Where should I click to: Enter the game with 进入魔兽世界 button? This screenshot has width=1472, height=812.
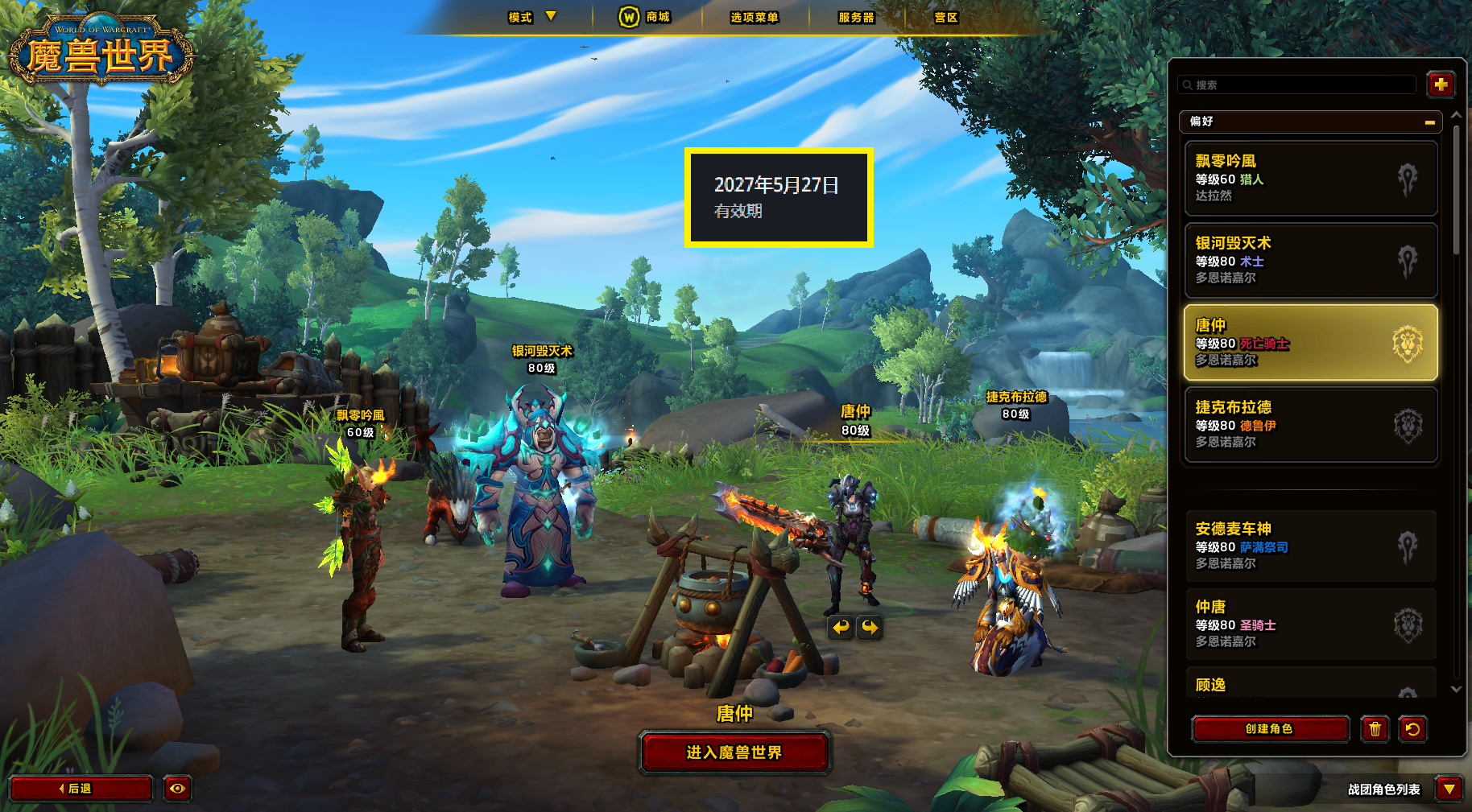(x=734, y=752)
